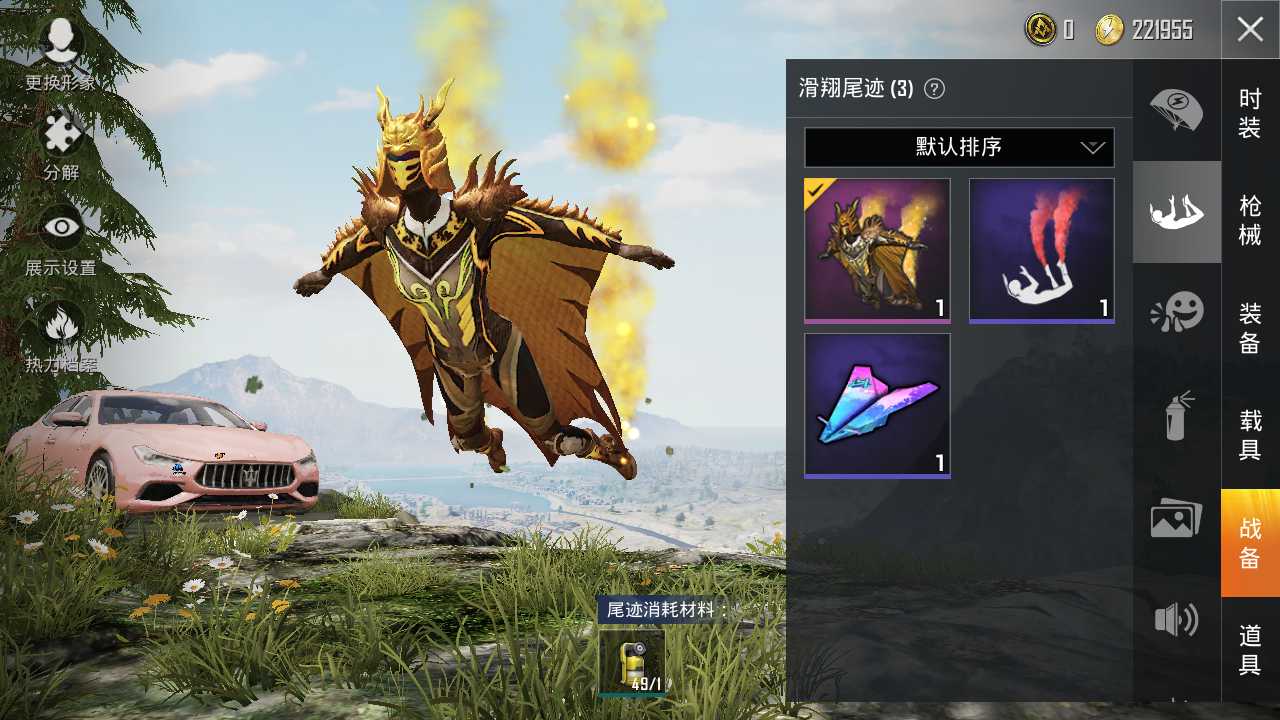Screen dimensions: 1280x720
Task: Open the 载具 vehicles tab
Action: pyautogui.click(x=1250, y=435)
